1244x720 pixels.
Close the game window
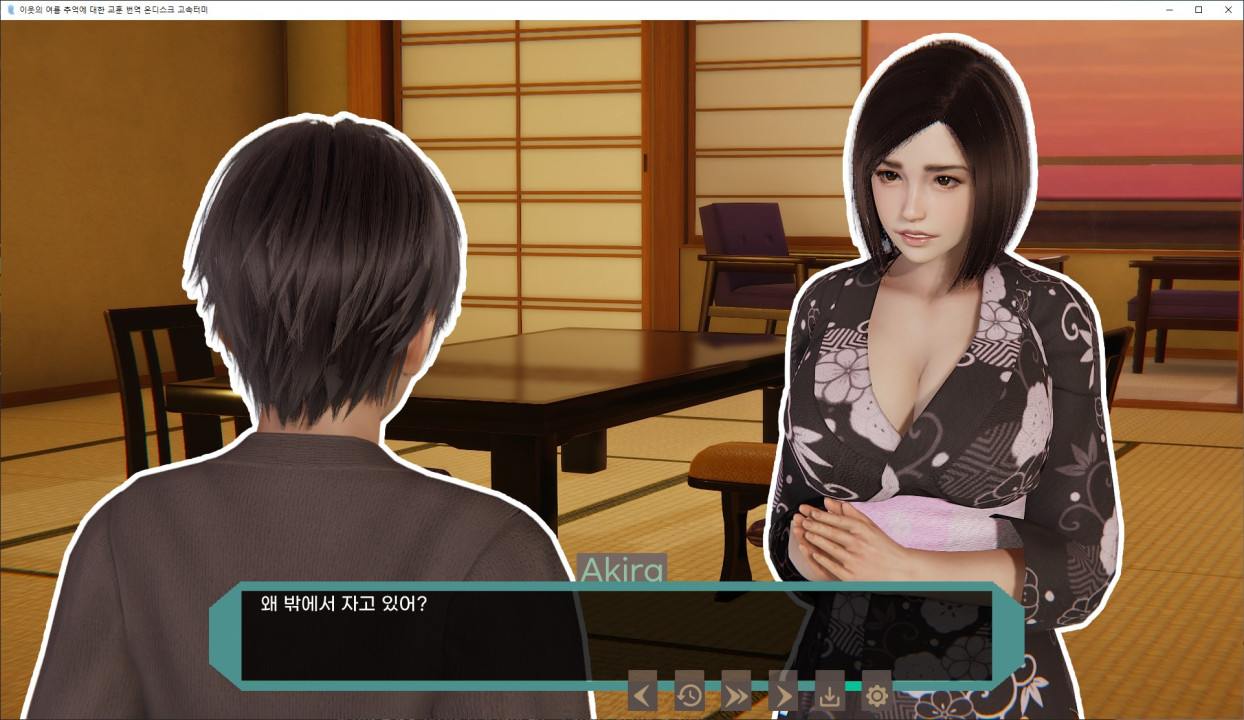[x=1228, y=9]
